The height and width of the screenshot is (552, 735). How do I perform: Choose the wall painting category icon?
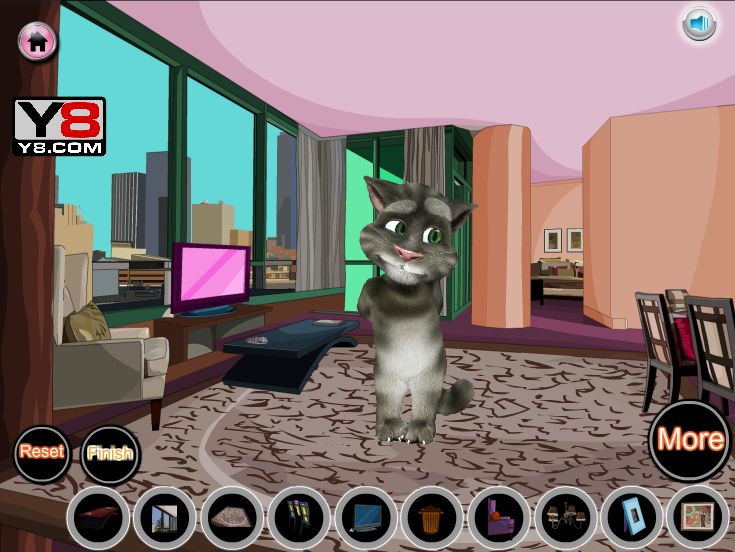pyautogui.click(x=698, y=518)
